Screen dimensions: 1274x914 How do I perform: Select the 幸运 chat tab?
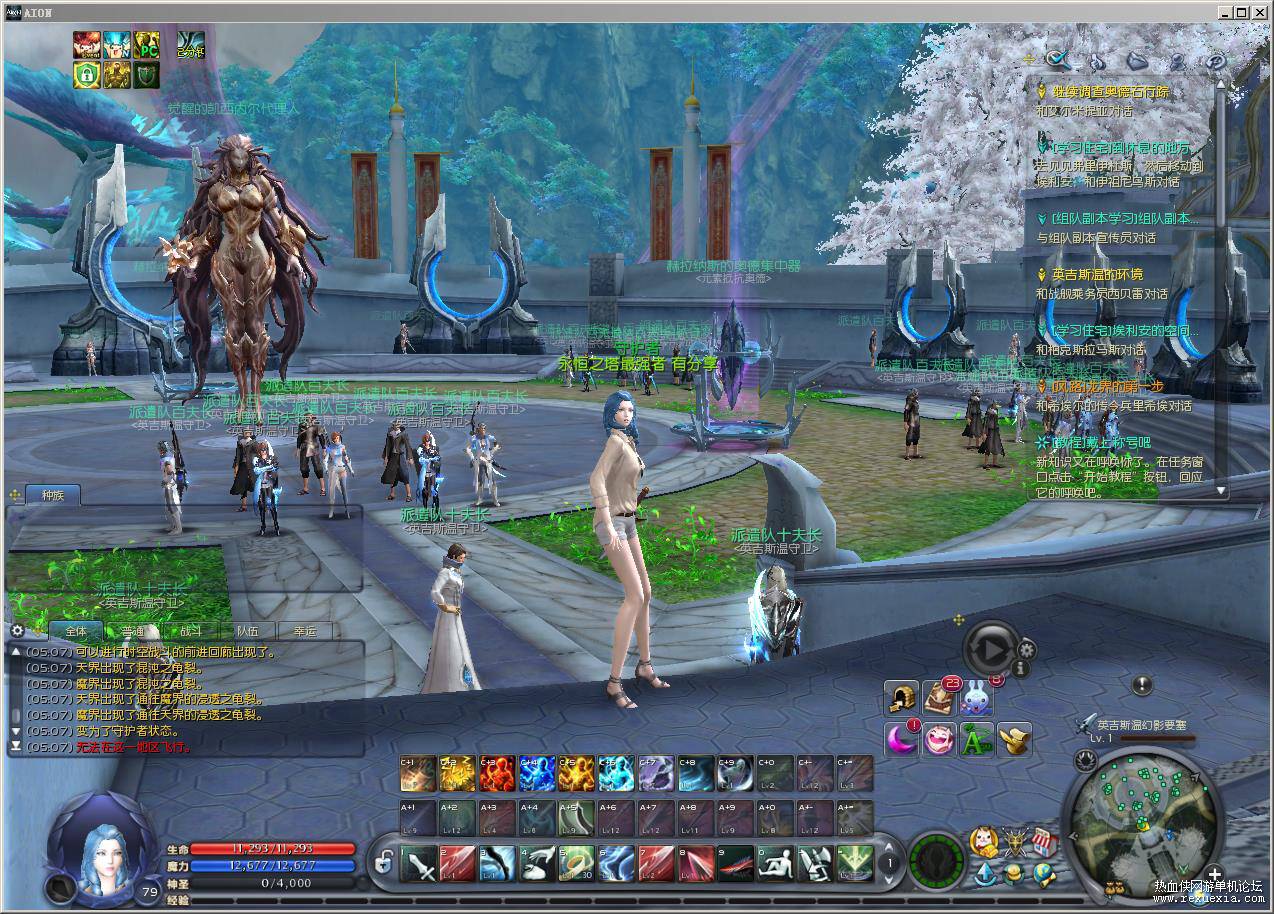305,631
